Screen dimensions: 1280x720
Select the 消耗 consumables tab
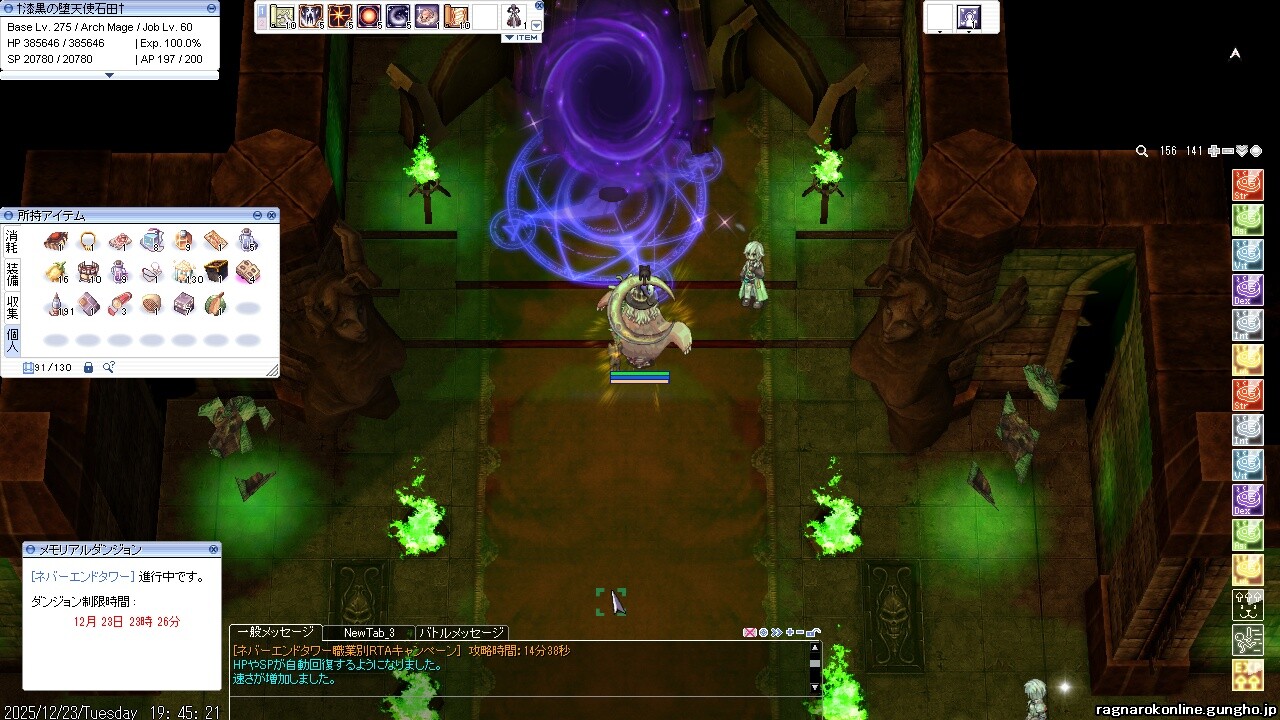pos(12,240)
